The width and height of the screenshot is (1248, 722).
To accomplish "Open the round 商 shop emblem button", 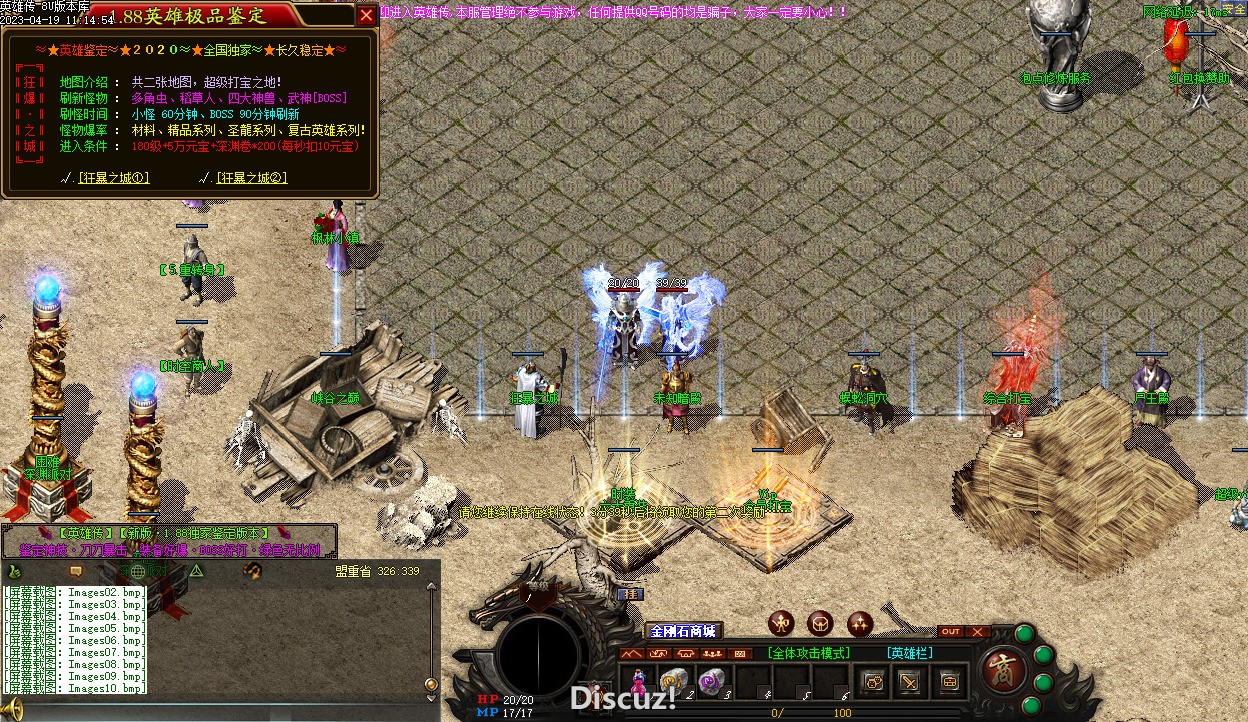I will tap(1001, 670).
